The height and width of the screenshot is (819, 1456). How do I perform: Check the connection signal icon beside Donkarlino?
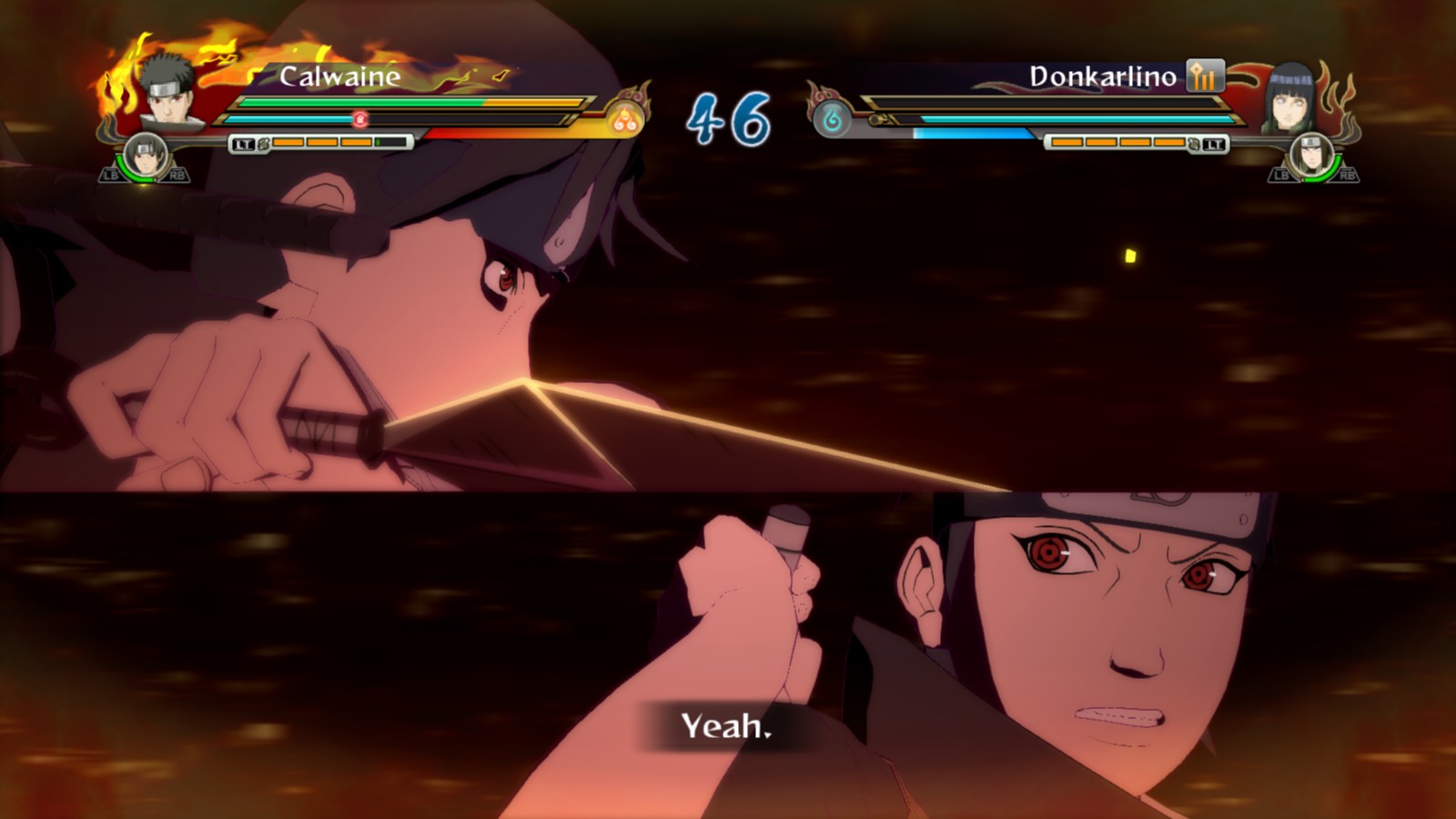[x=1205, y=76]
